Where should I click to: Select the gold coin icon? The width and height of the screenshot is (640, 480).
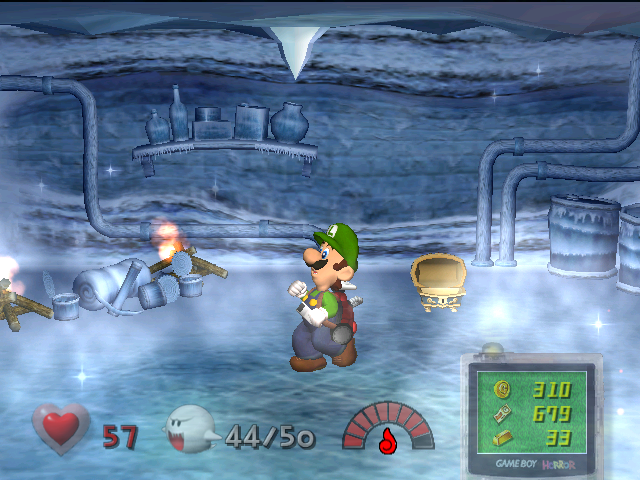point(503,390)
